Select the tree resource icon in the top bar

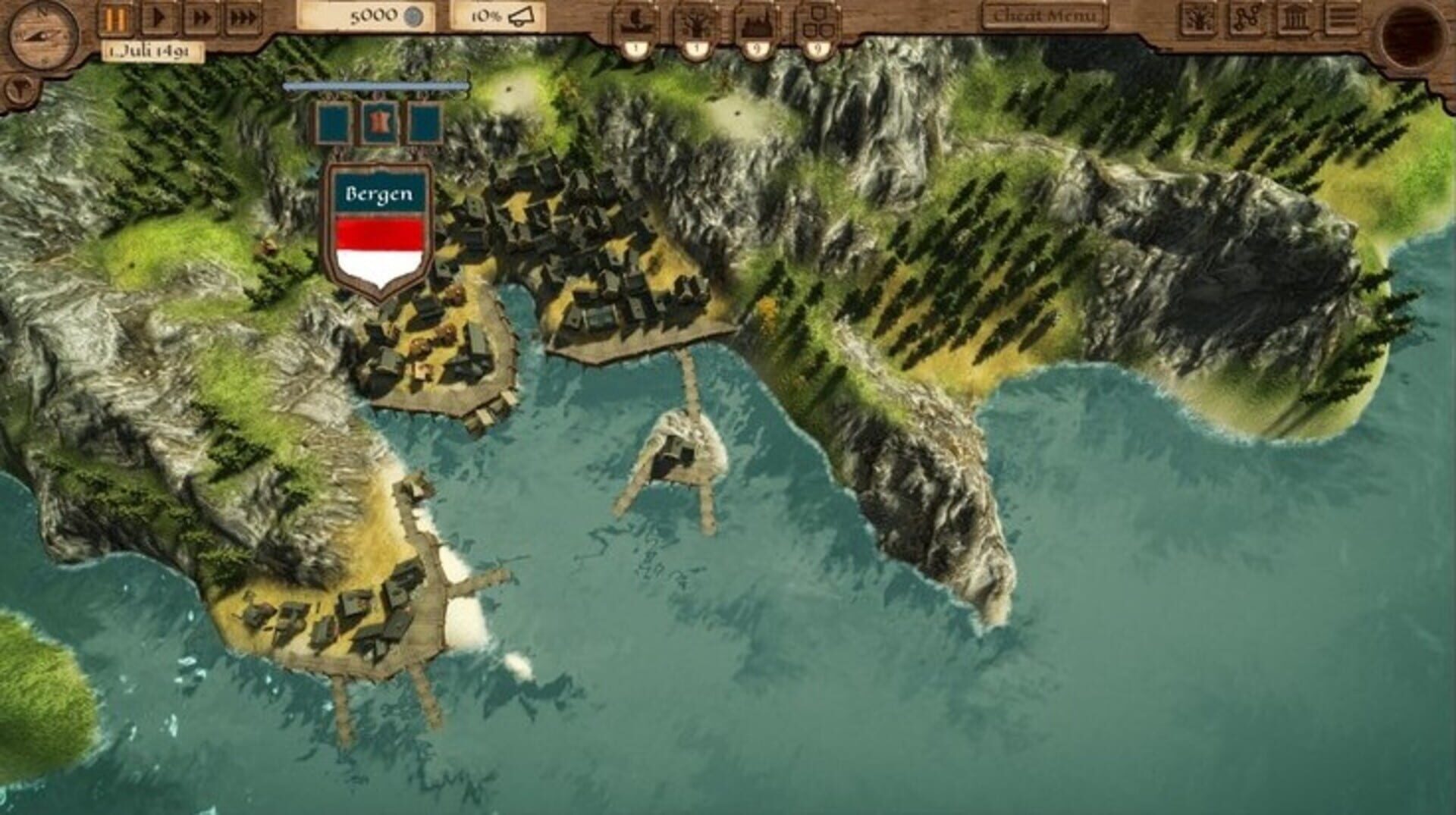[698, 19]
